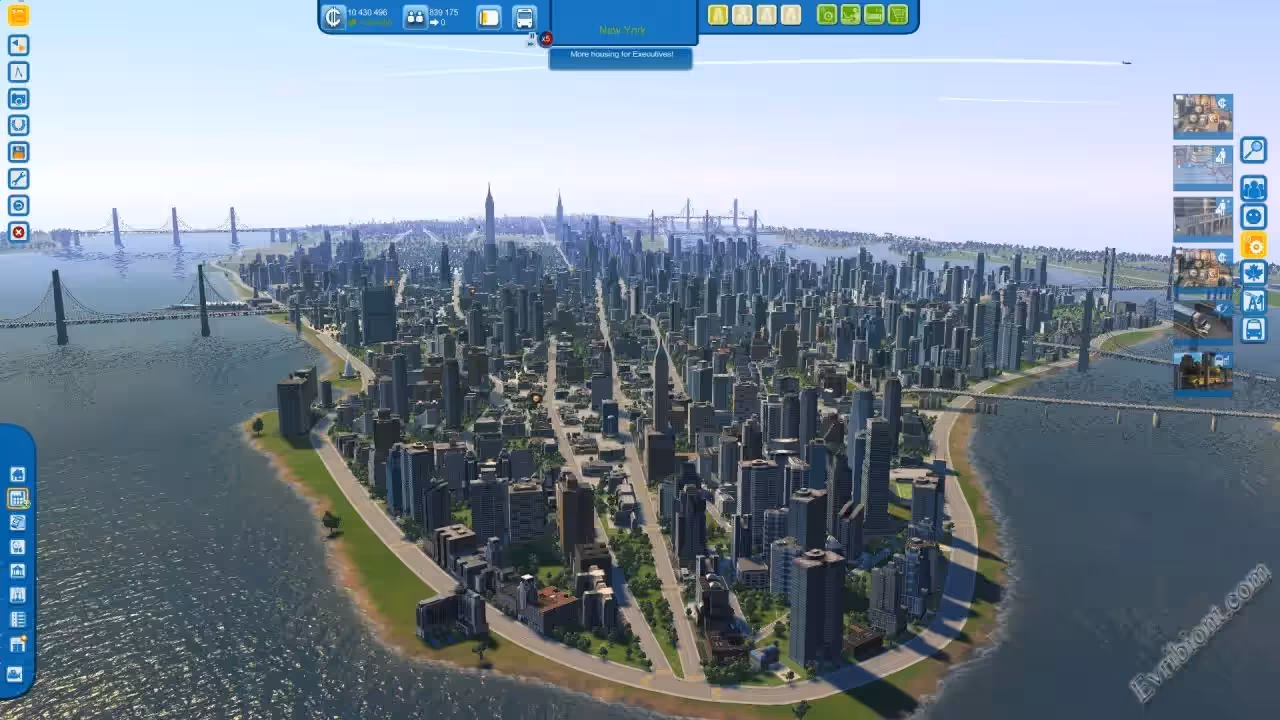This screenshot has width=1280, height=720.
Task: Click the camera screenshot icon on left toolbar
Action: coord(18,99)
